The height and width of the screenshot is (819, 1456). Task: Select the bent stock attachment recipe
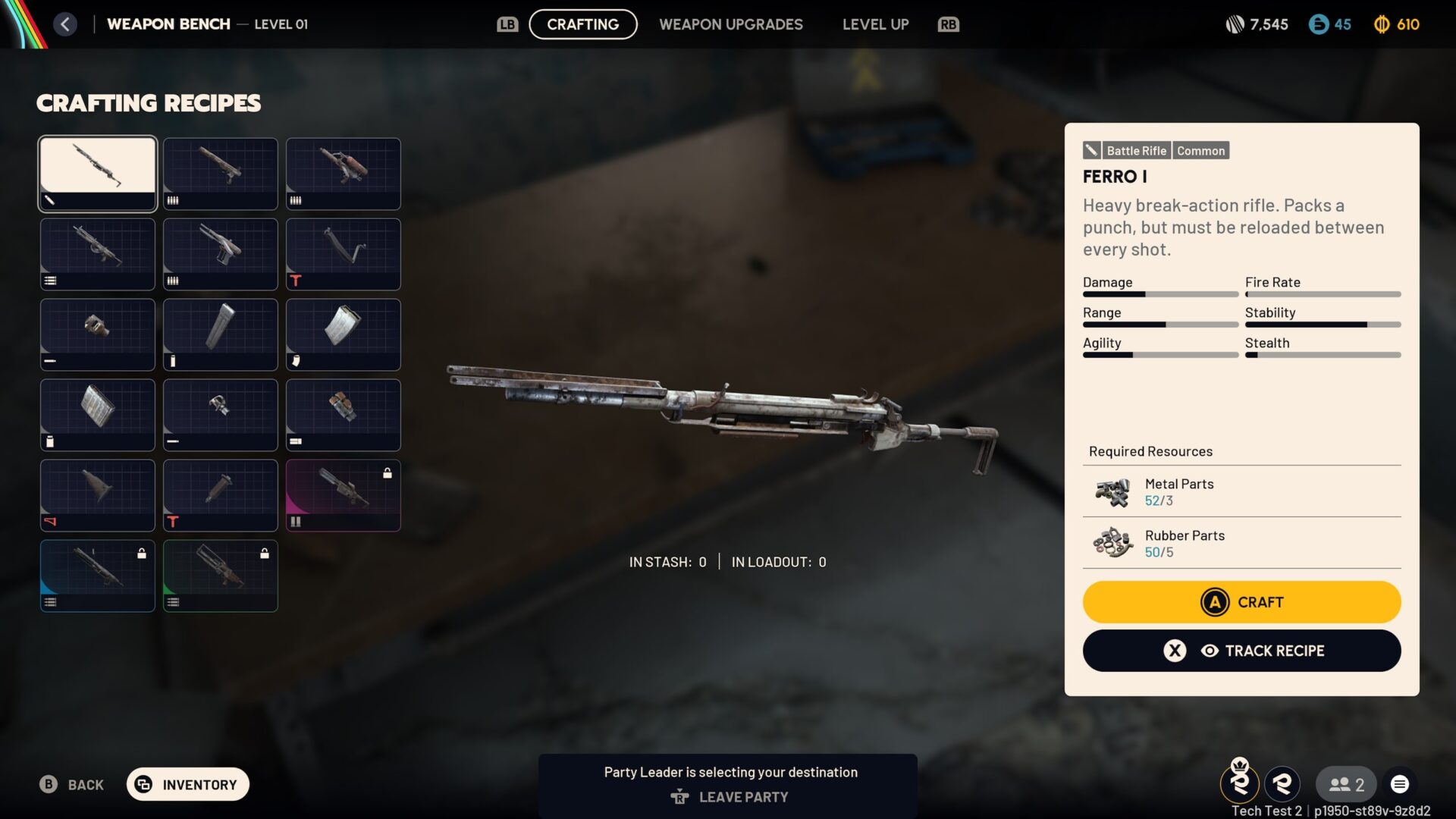[x=343, y=254]
